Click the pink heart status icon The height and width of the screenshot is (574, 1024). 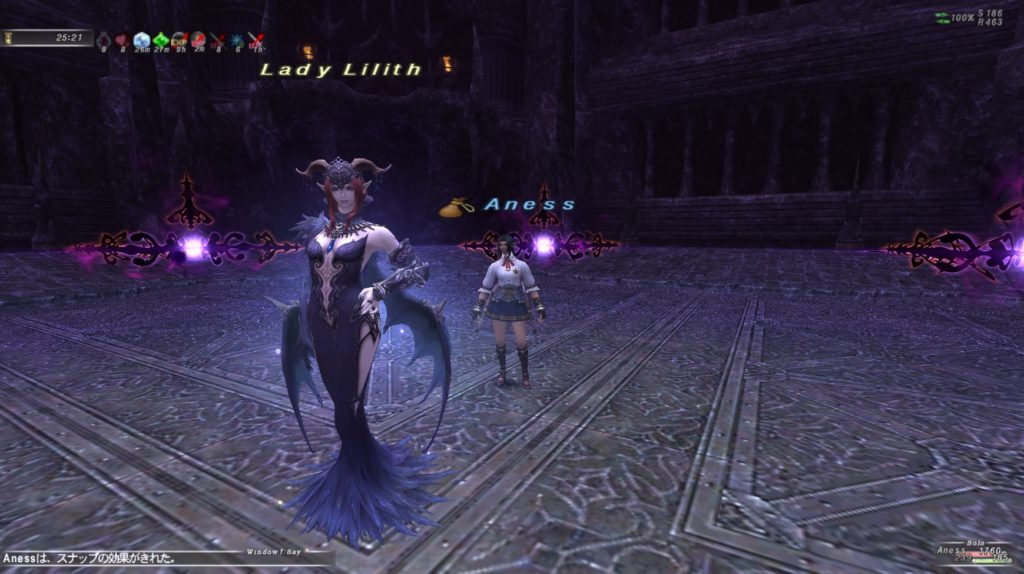point(121,40)
